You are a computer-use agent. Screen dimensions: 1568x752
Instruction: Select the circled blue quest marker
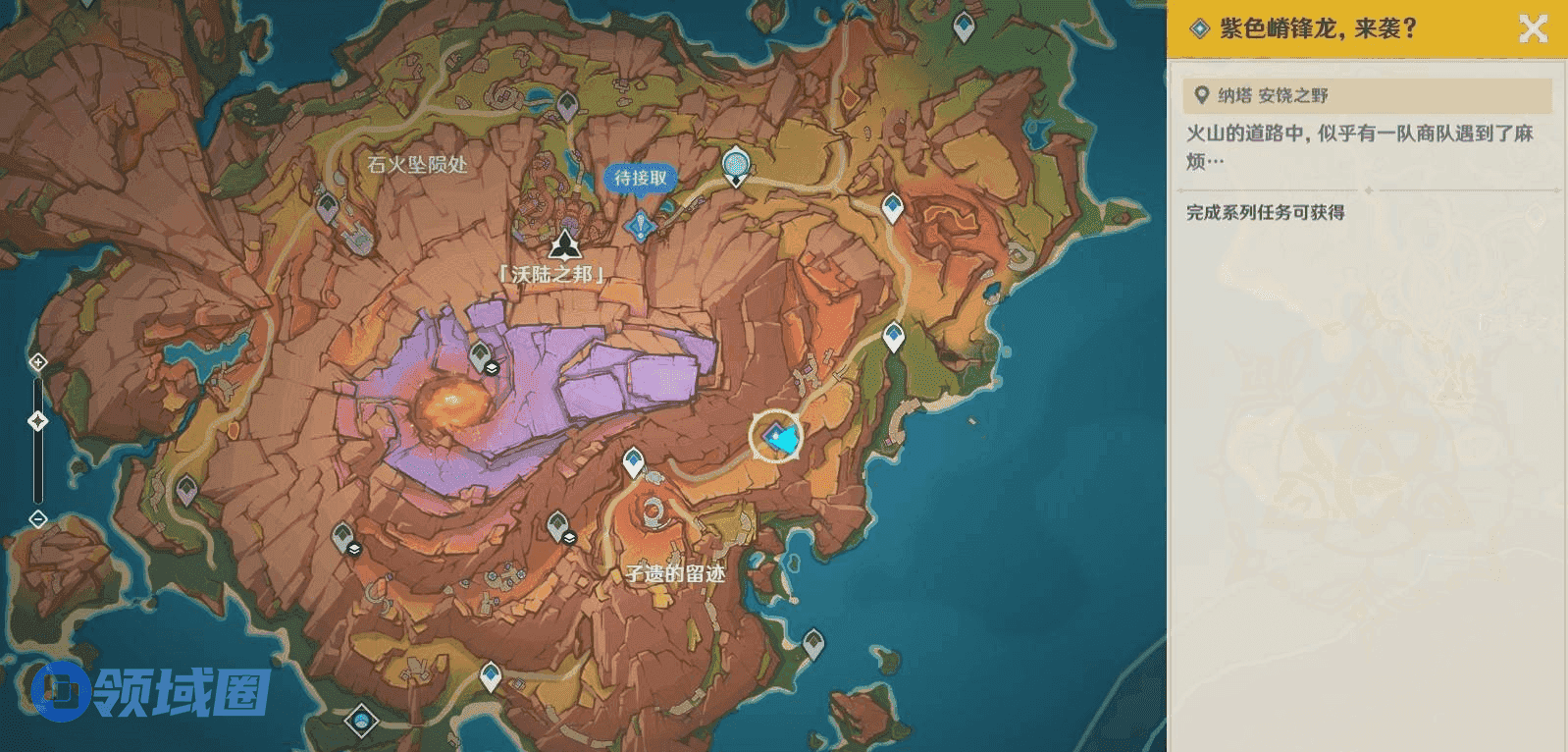point(776,437)
